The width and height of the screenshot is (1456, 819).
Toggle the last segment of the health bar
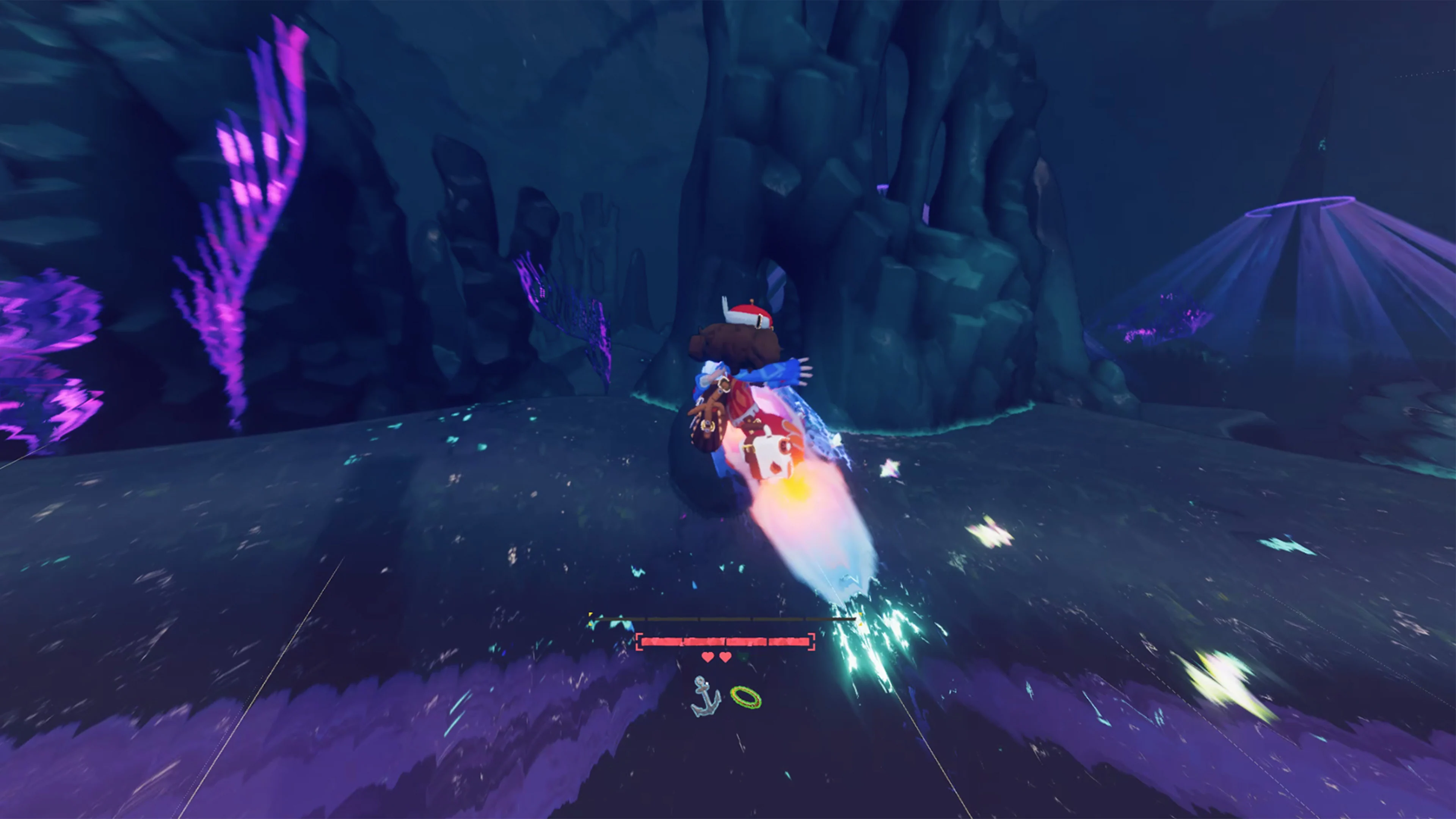(x=789, y=643)
